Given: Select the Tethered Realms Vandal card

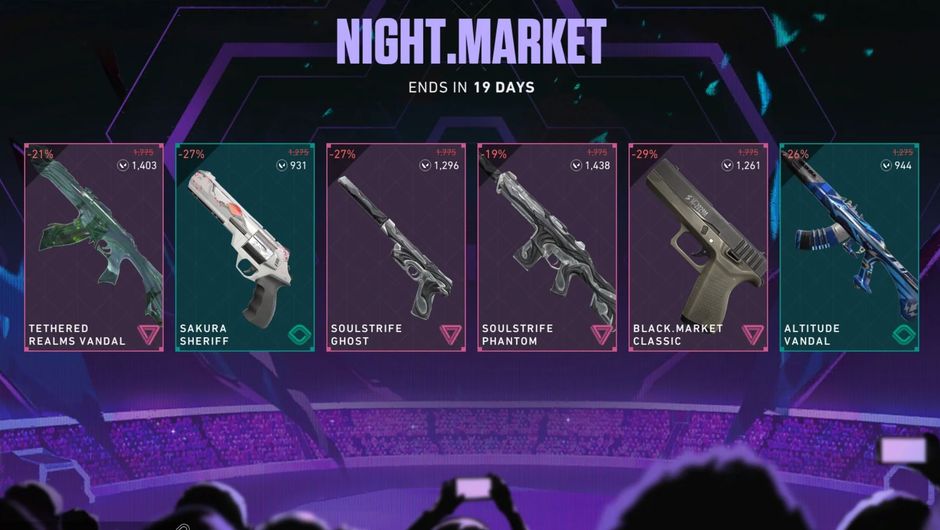Looking at the screenshot, I should (94, 248).
